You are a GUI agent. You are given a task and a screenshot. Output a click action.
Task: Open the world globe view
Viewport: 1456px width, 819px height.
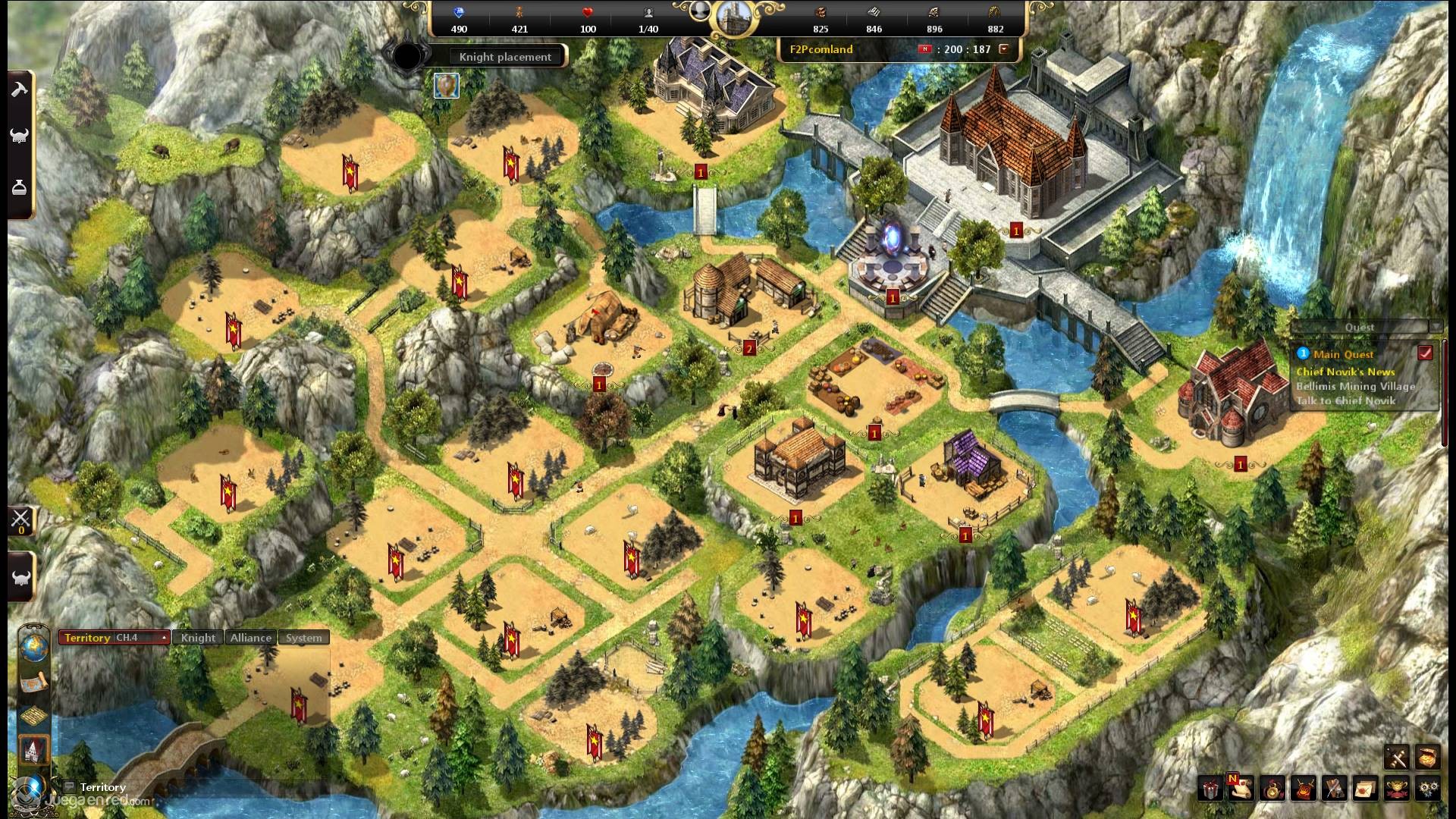(34, 647)
